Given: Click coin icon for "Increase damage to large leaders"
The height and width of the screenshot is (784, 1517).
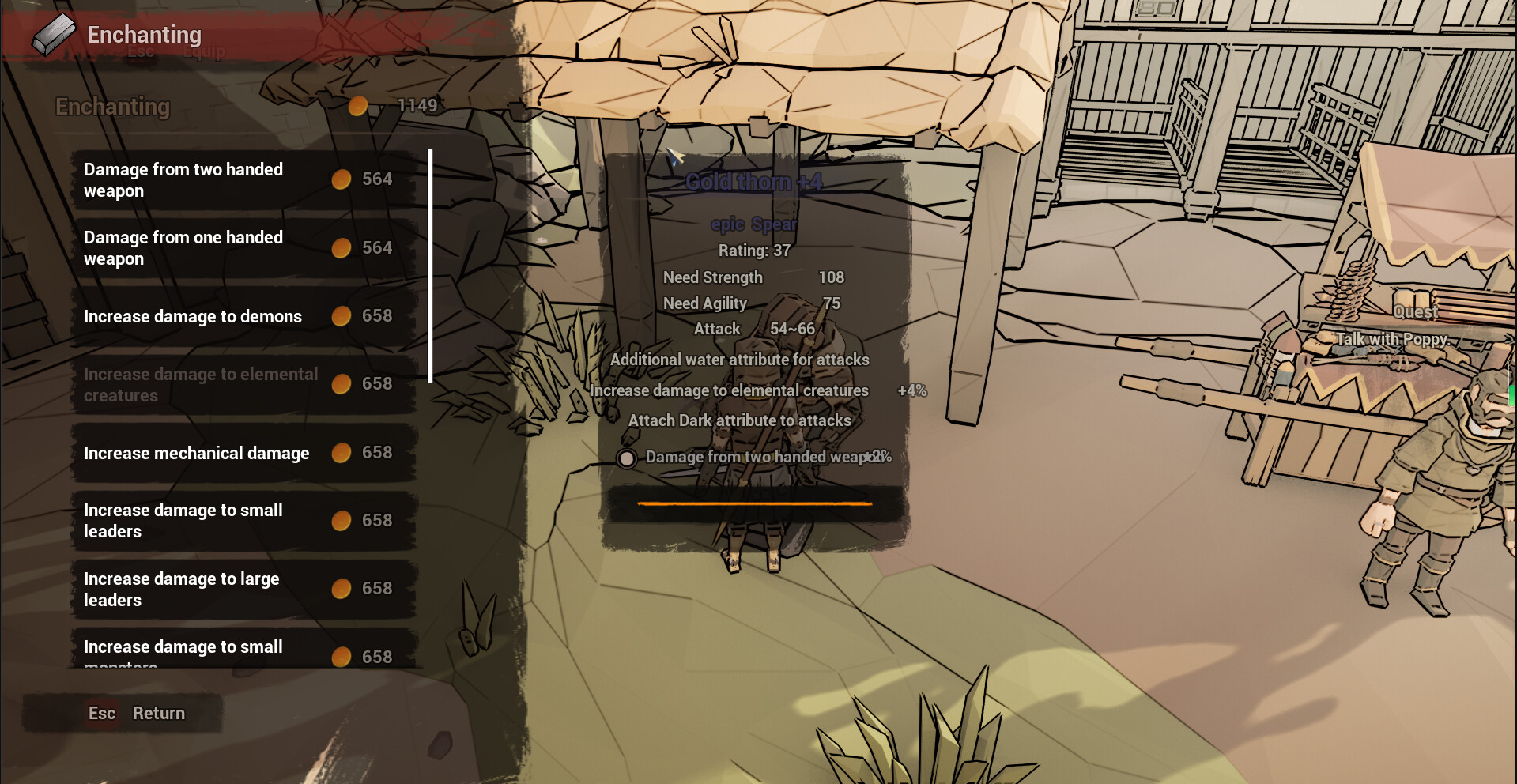Looking at the screenshot, I should pyautogui.click(x=342, y=588).
